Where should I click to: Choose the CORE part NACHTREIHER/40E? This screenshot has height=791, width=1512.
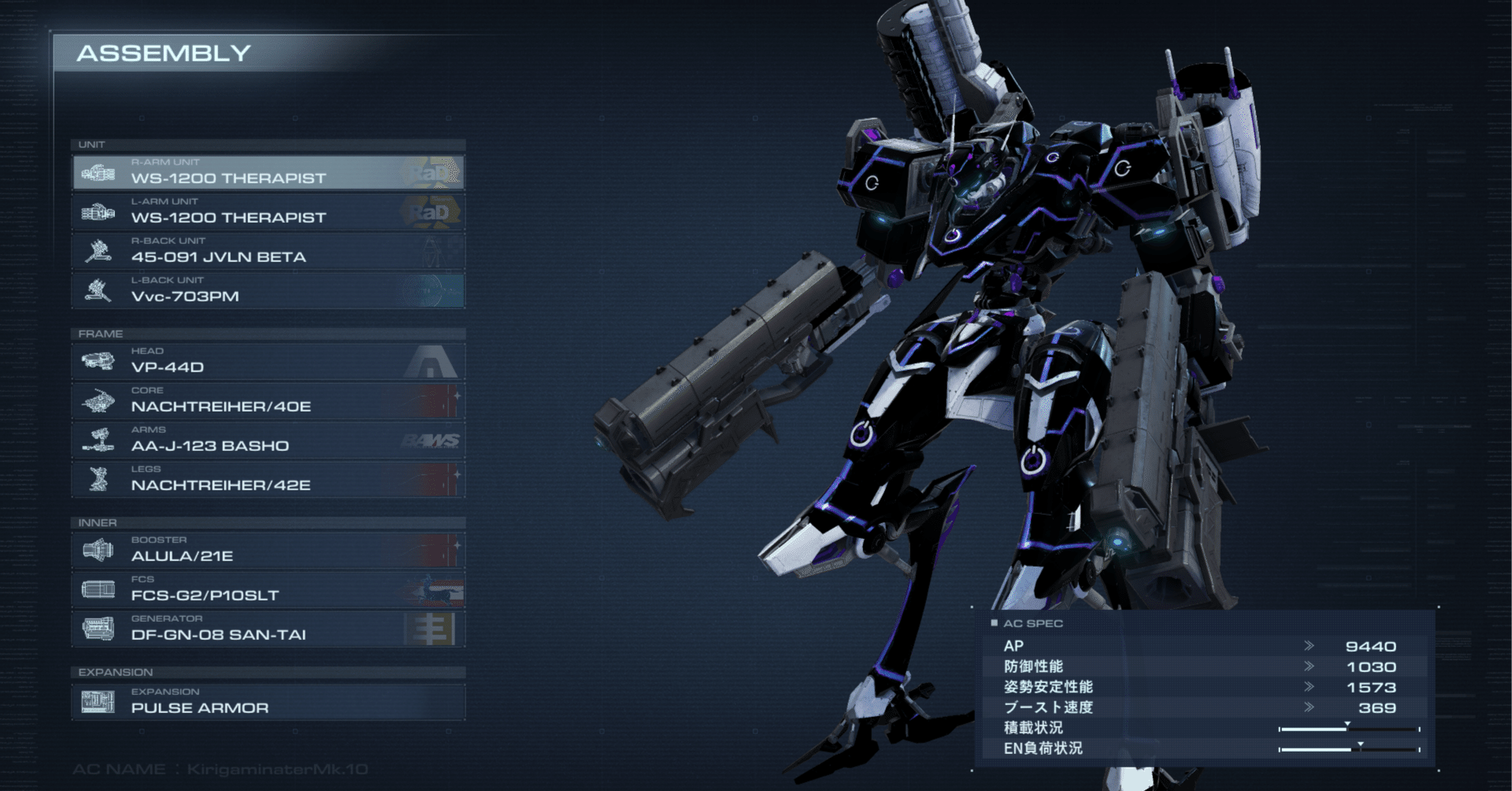point(268,401)
